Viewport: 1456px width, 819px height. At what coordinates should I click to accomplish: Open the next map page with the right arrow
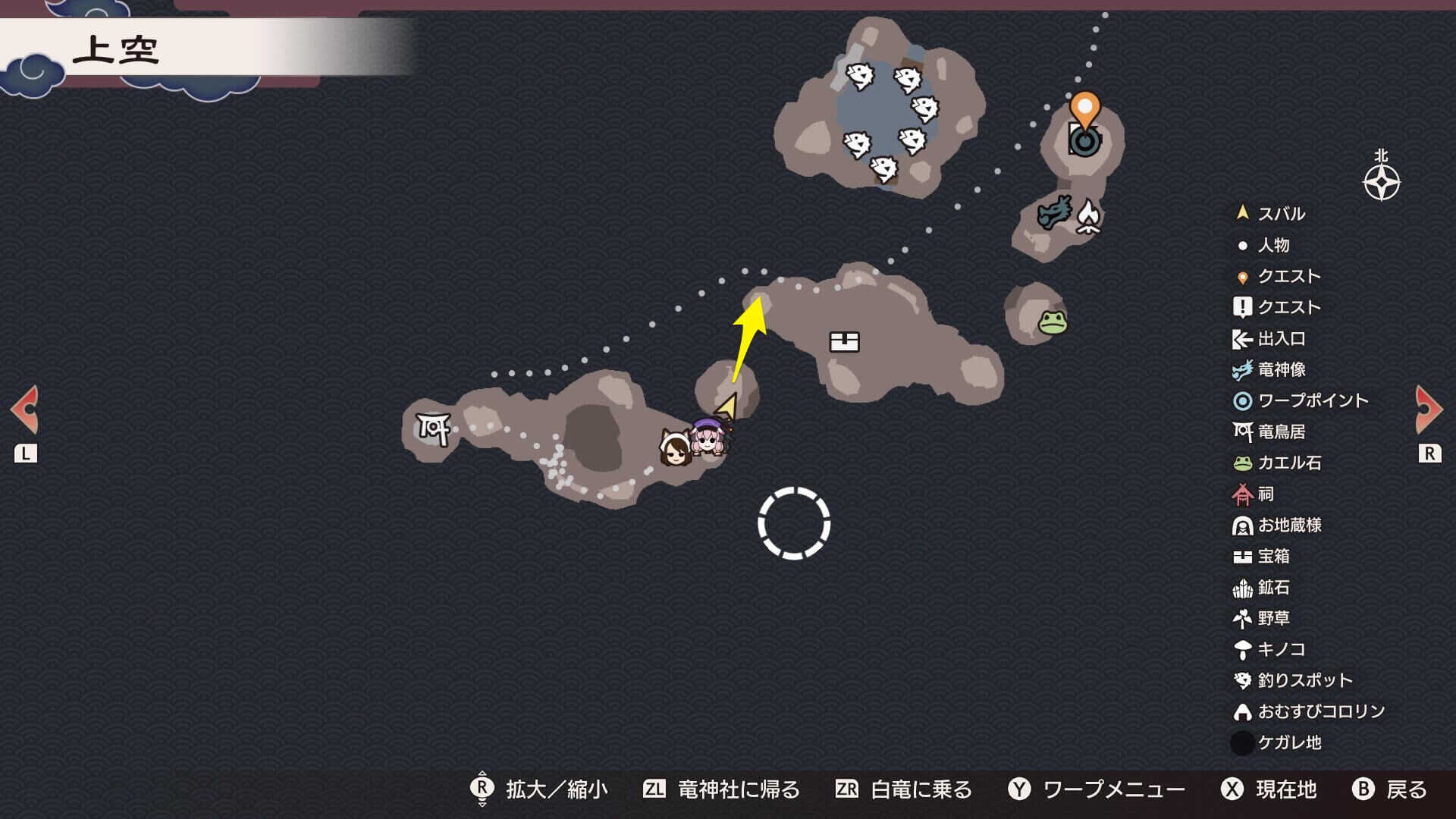coord(1429,408)
